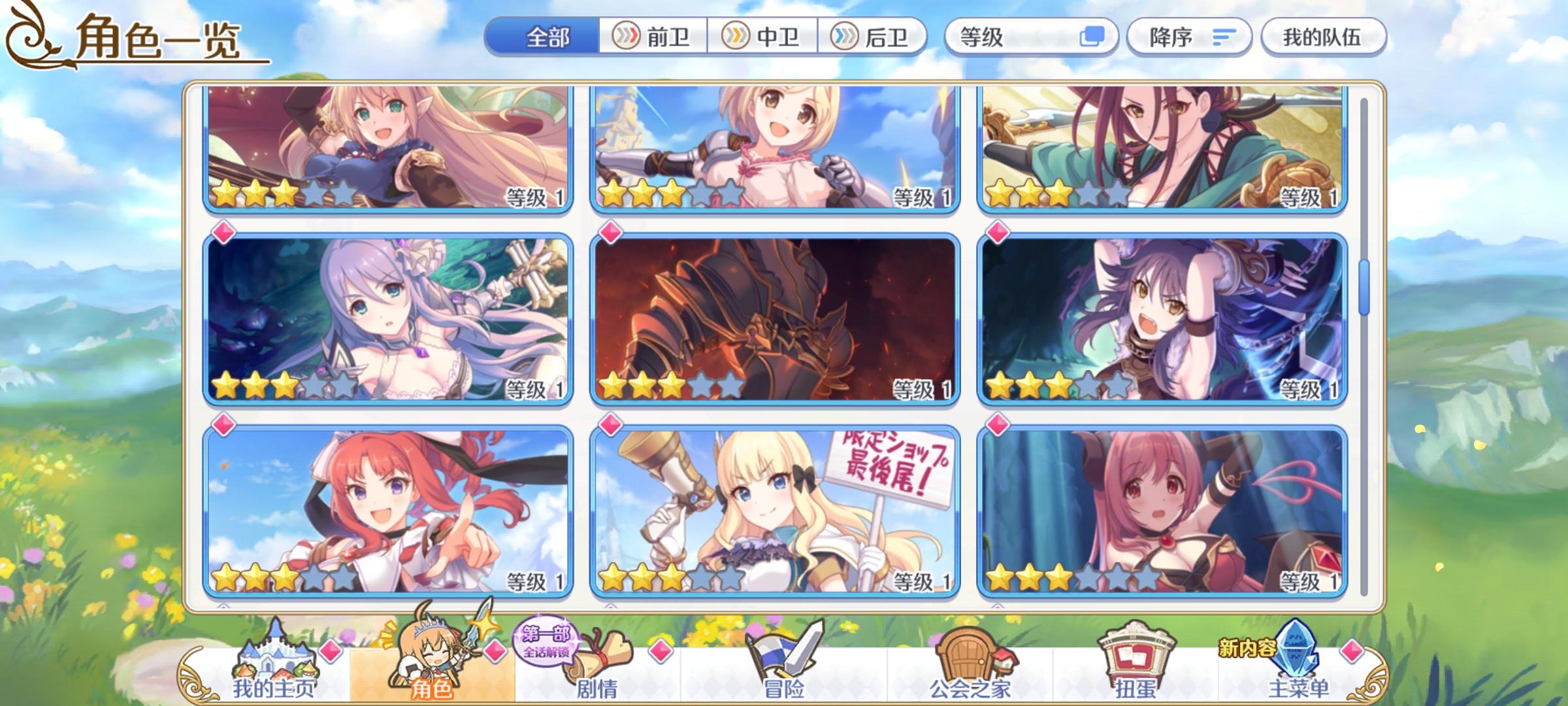1568x706 pixels.
Task: Expand the 降序 descending order selector
Action: pos(1189,37)
